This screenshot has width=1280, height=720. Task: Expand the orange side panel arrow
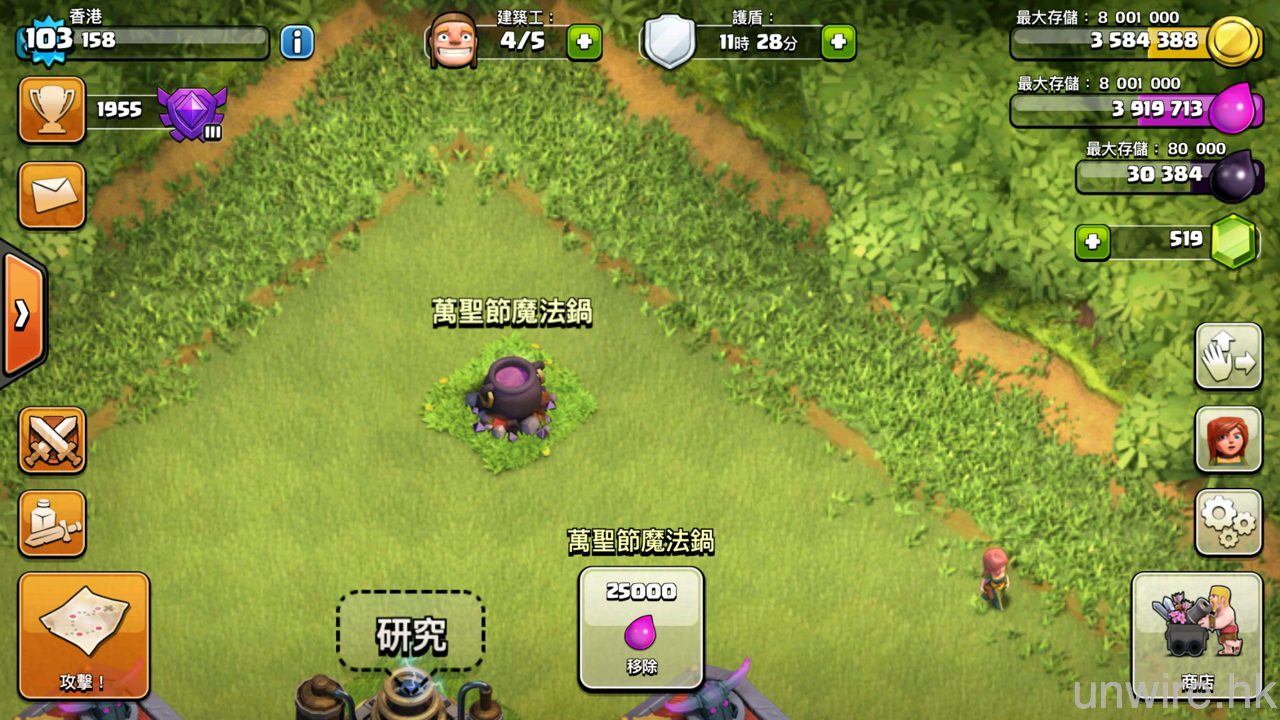click(x=22, y=314)
